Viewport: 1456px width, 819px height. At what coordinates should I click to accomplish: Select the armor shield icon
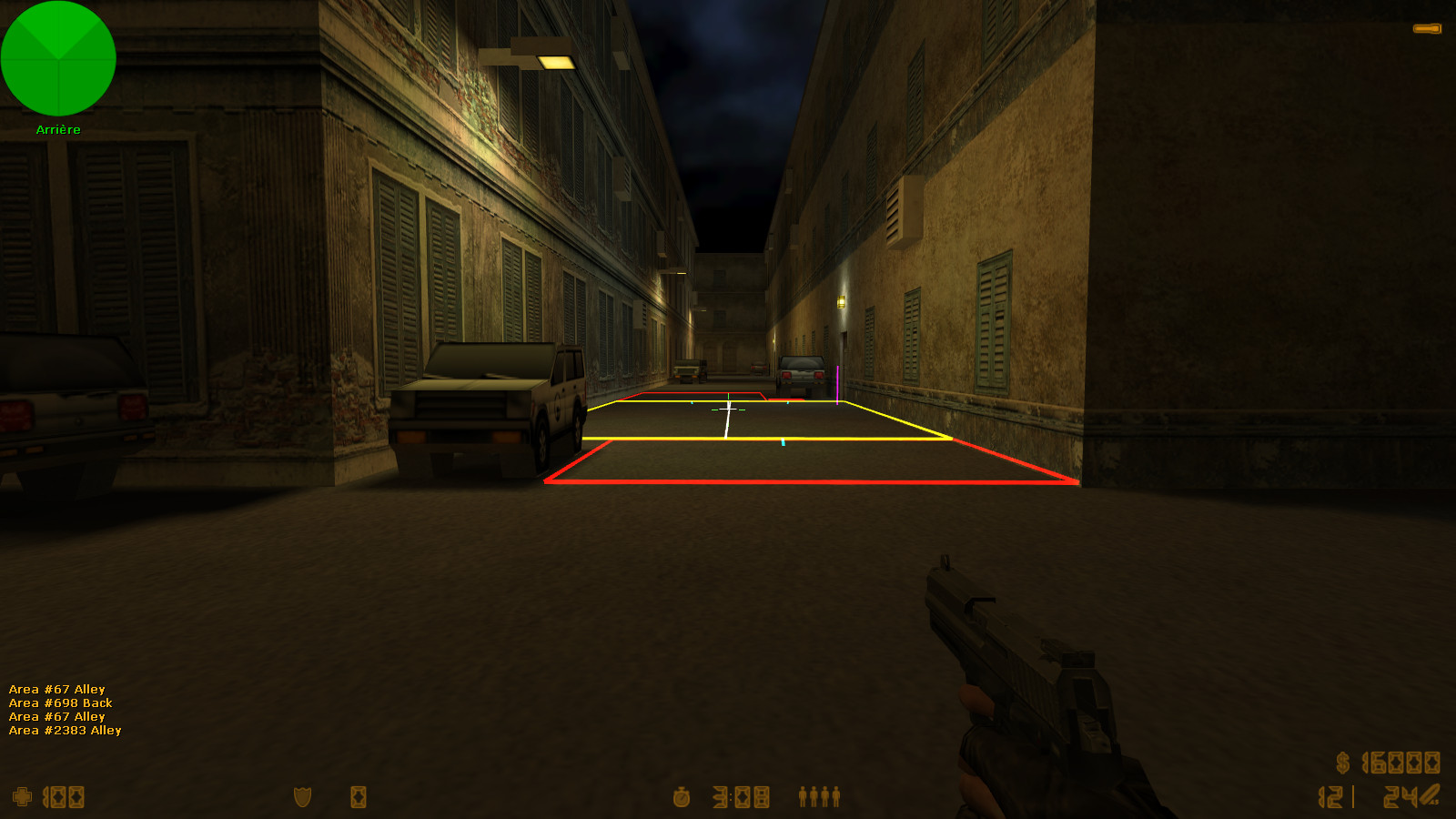point(300,798)
